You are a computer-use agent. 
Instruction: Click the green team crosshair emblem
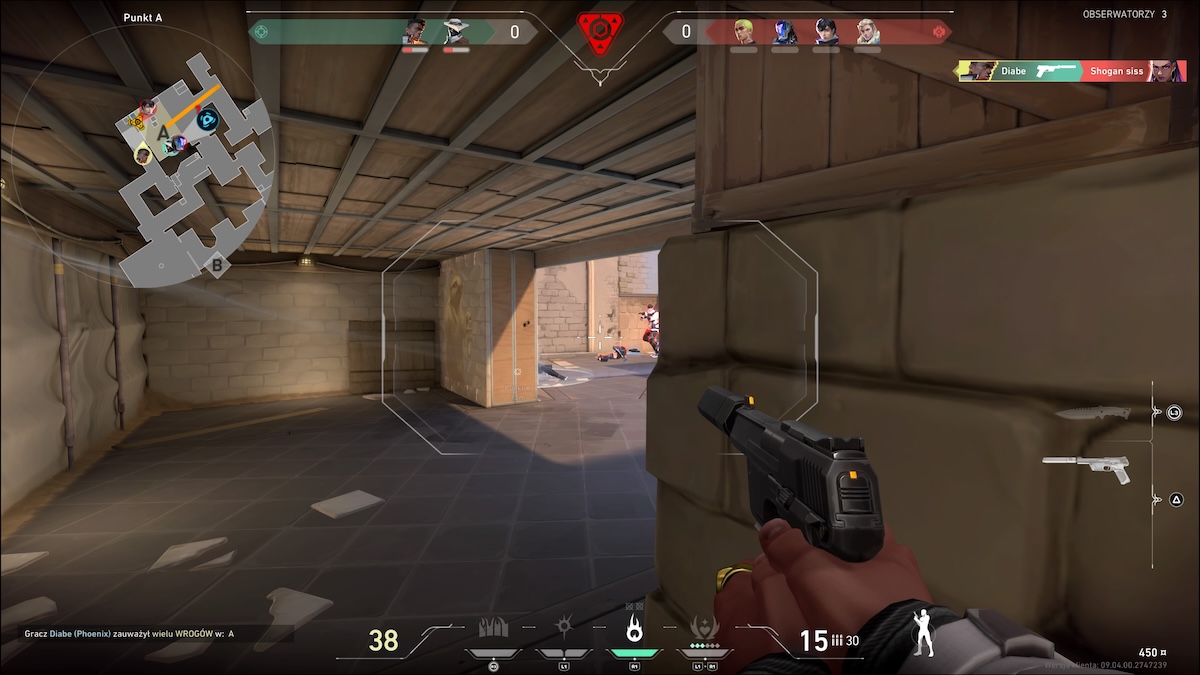(262, 32)
